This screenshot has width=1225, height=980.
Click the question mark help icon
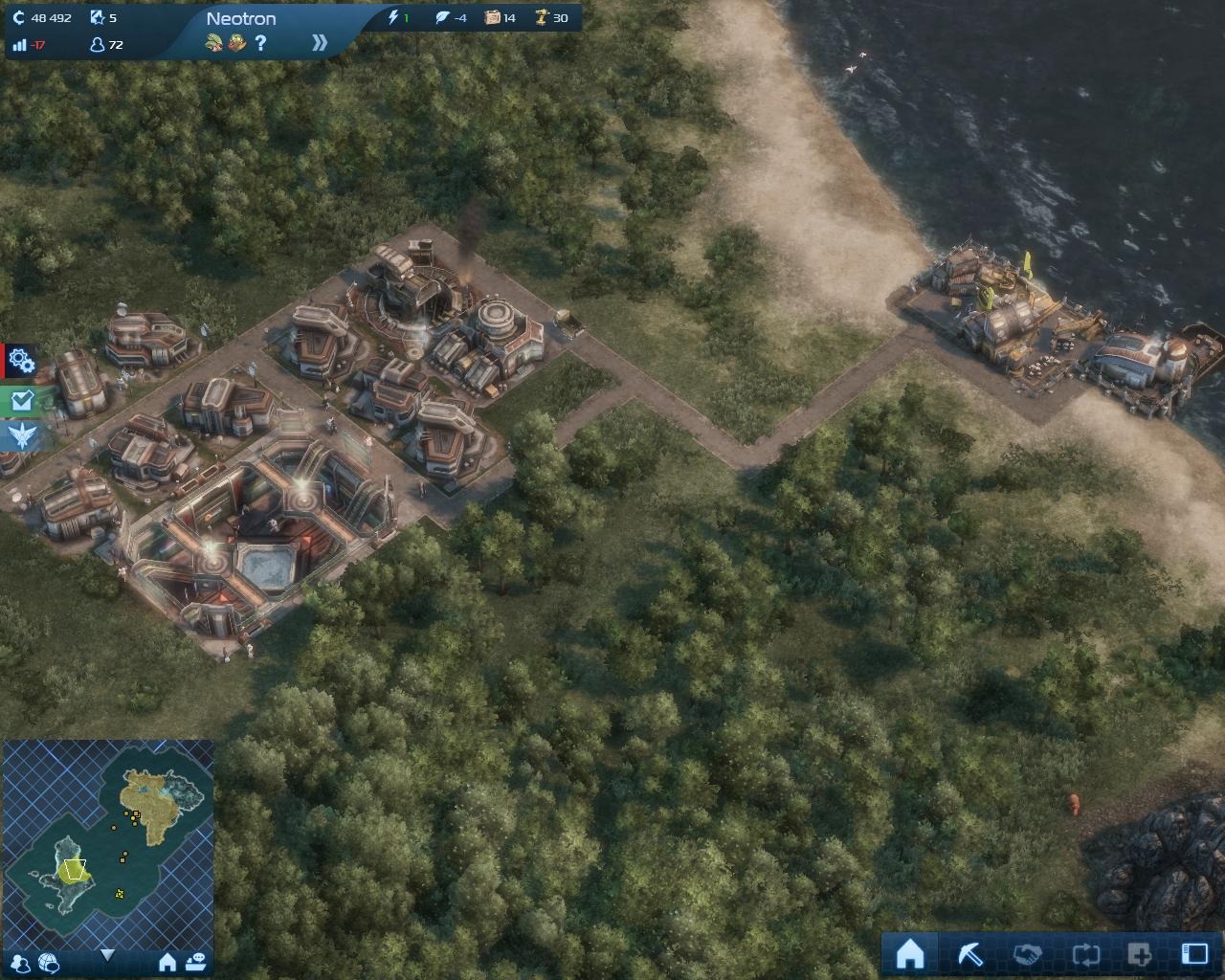(x=259, y=43)
